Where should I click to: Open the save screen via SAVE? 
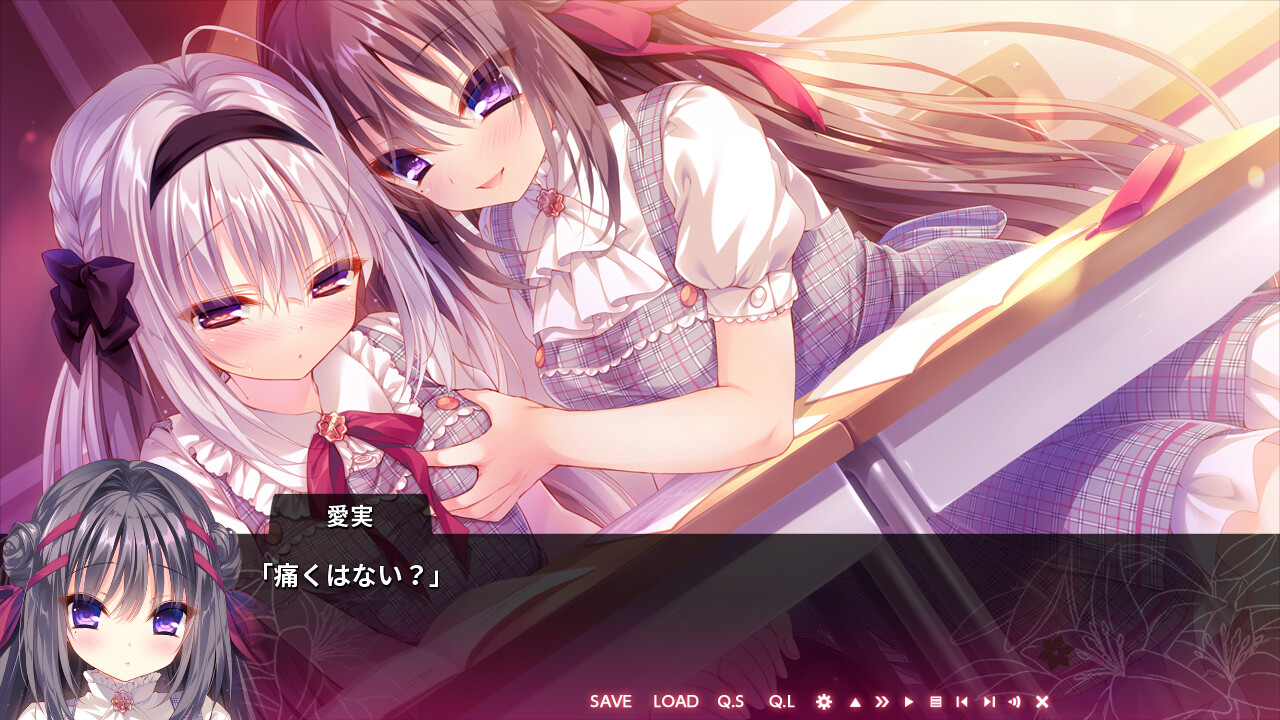point(610,702)
